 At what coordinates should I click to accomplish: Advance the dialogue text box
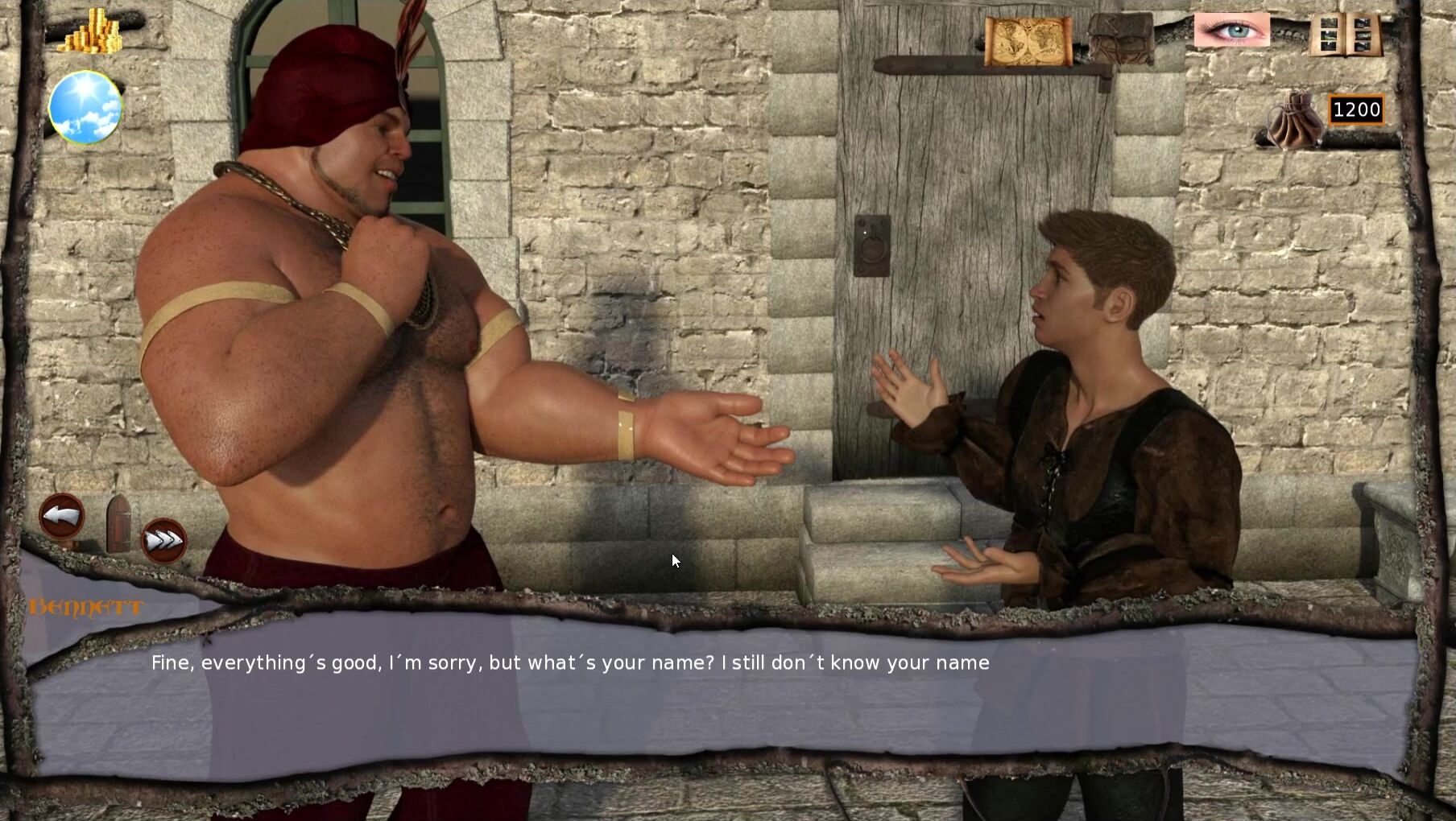pos(725,692)
